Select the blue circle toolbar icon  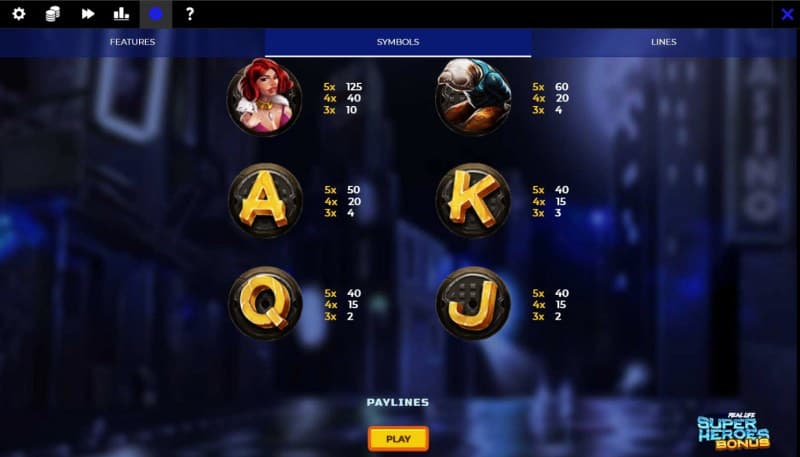point(155,14)
